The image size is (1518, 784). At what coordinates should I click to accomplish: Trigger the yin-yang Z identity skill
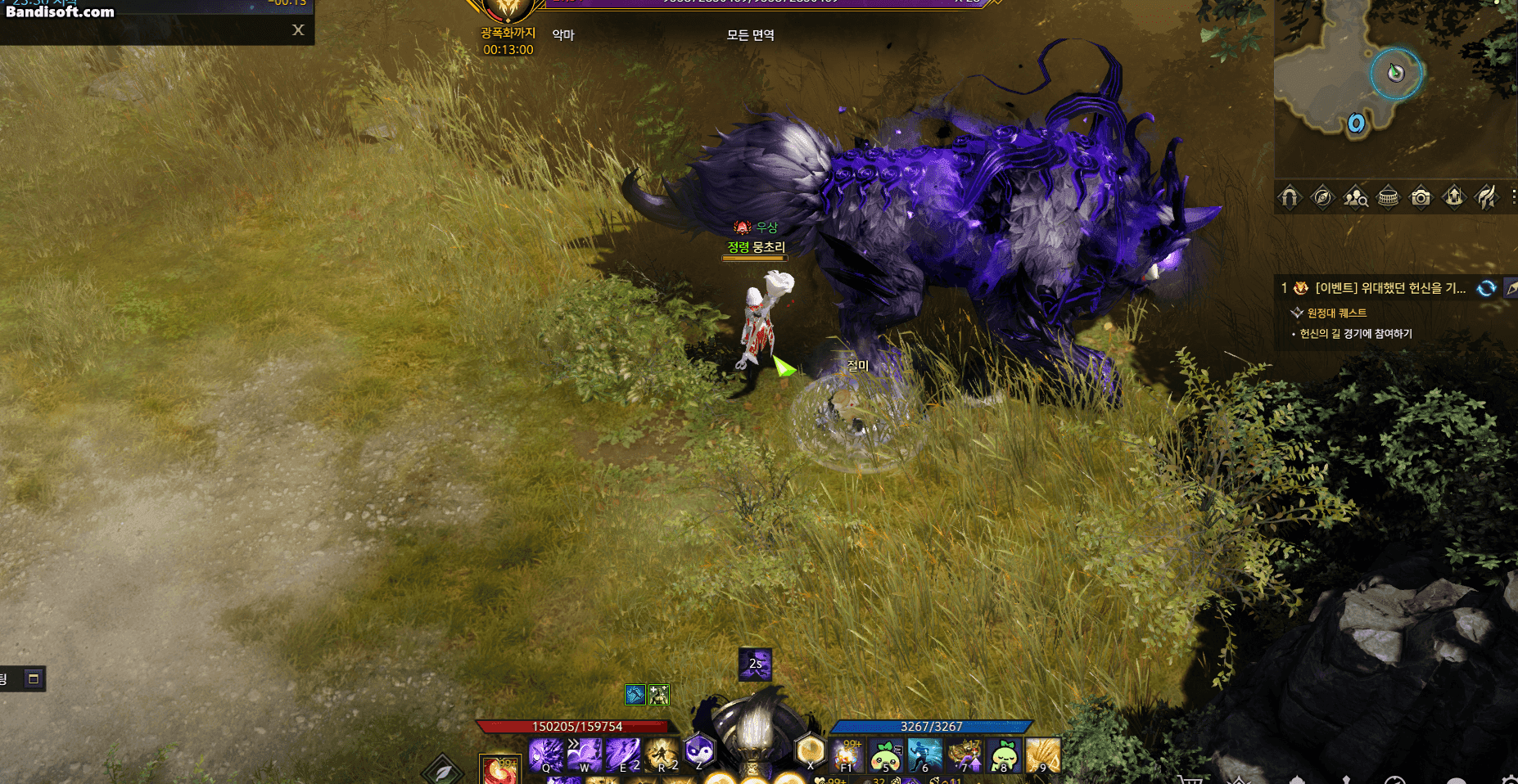[699, 750]
